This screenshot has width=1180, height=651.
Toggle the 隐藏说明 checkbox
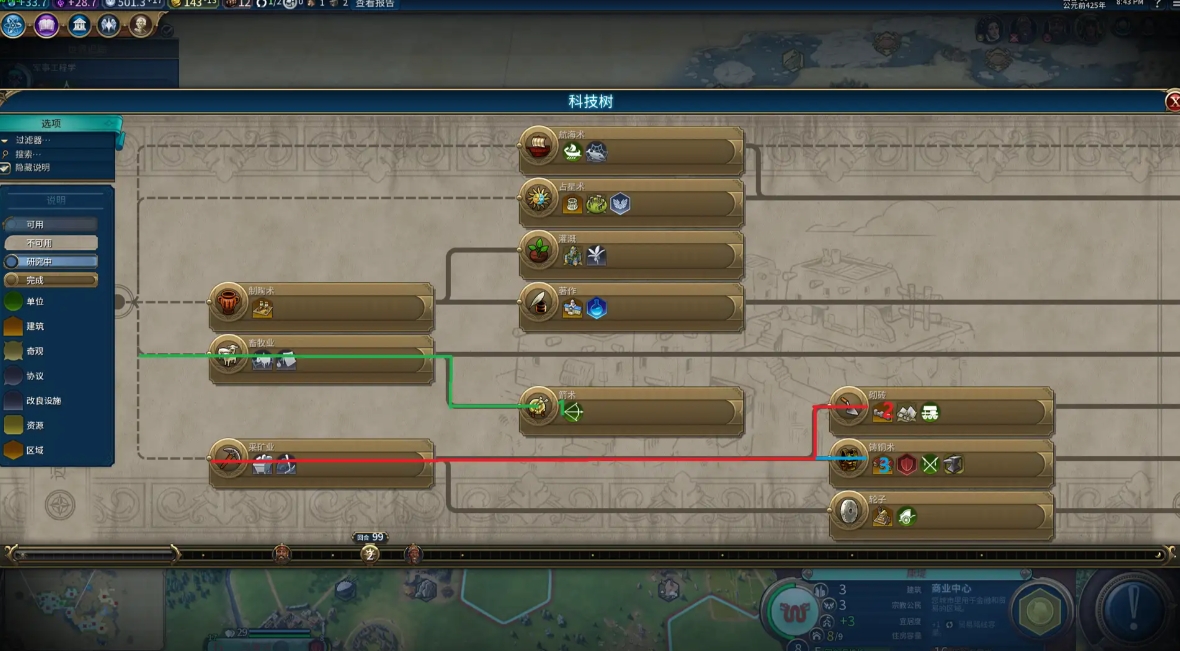pyautogui.click(x=6, y=168)
